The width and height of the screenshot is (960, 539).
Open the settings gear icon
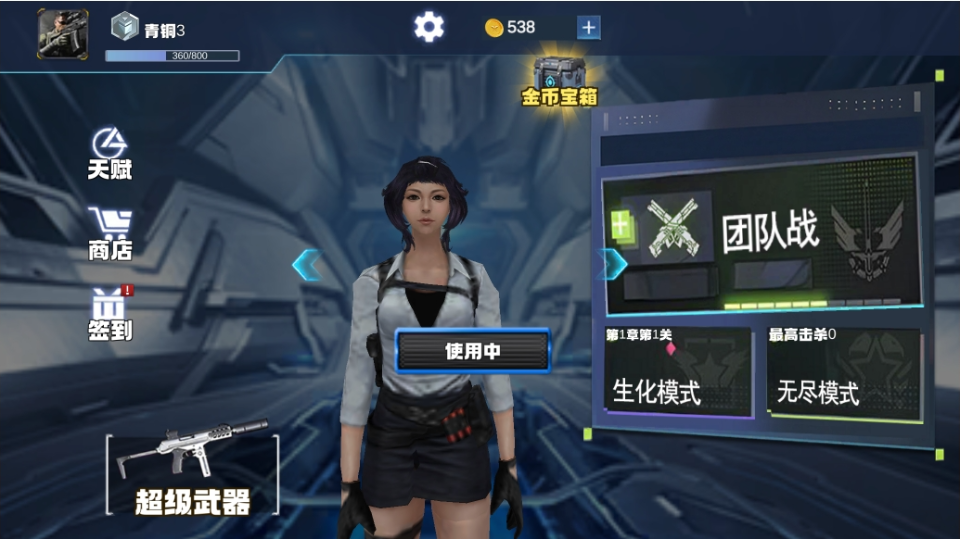(x=429, y=27)
